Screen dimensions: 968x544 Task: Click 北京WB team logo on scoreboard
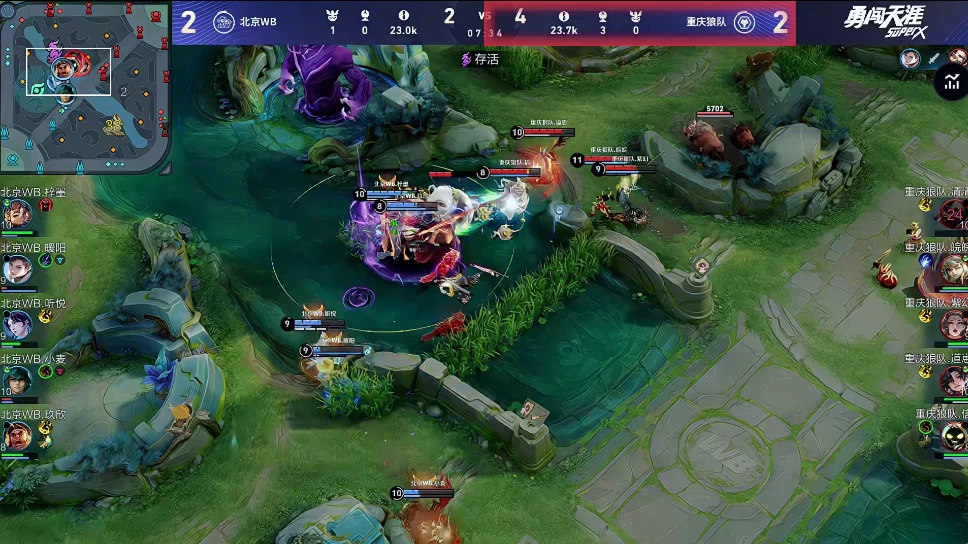(224, 22)
